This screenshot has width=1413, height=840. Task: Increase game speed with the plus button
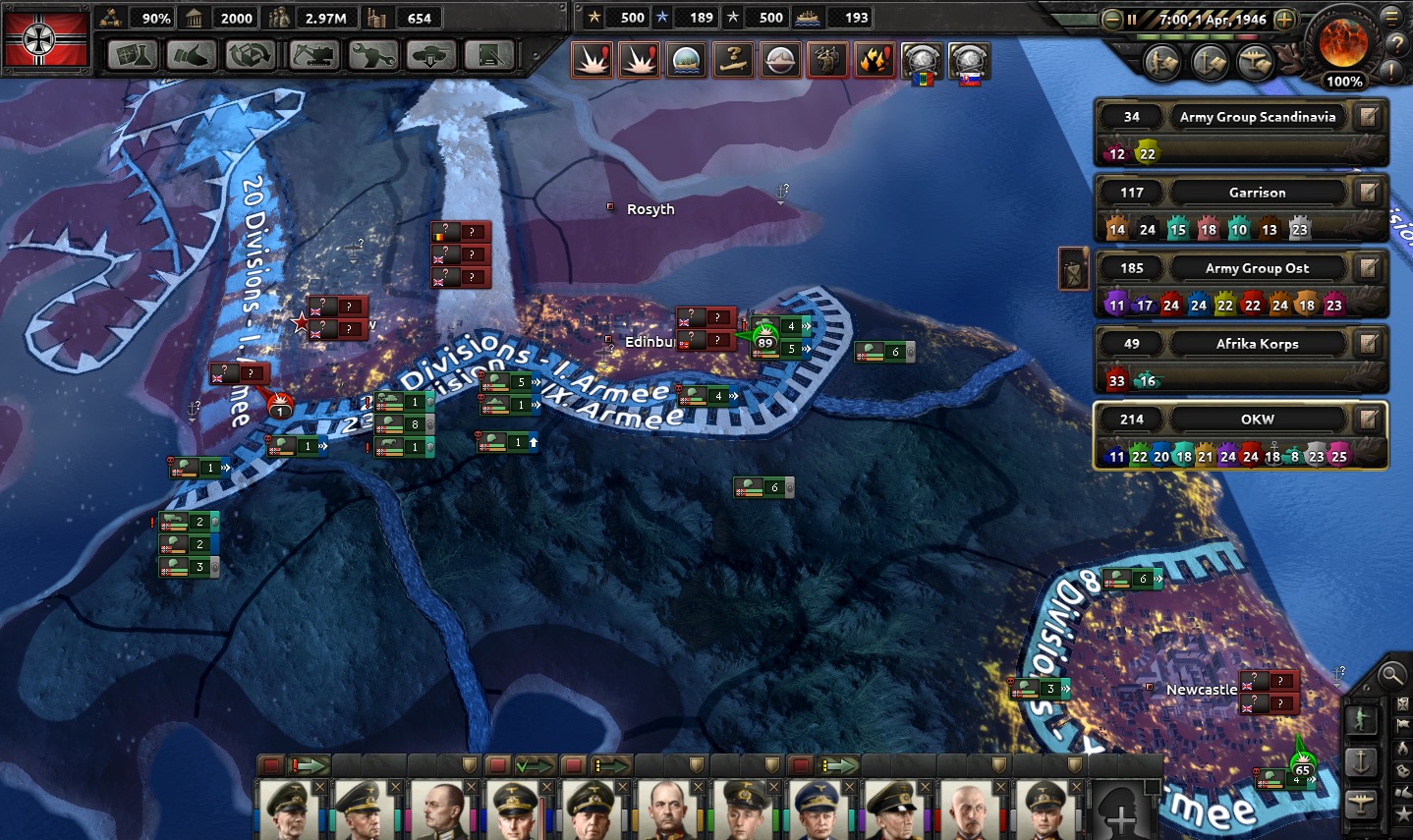coord(1284,19)
